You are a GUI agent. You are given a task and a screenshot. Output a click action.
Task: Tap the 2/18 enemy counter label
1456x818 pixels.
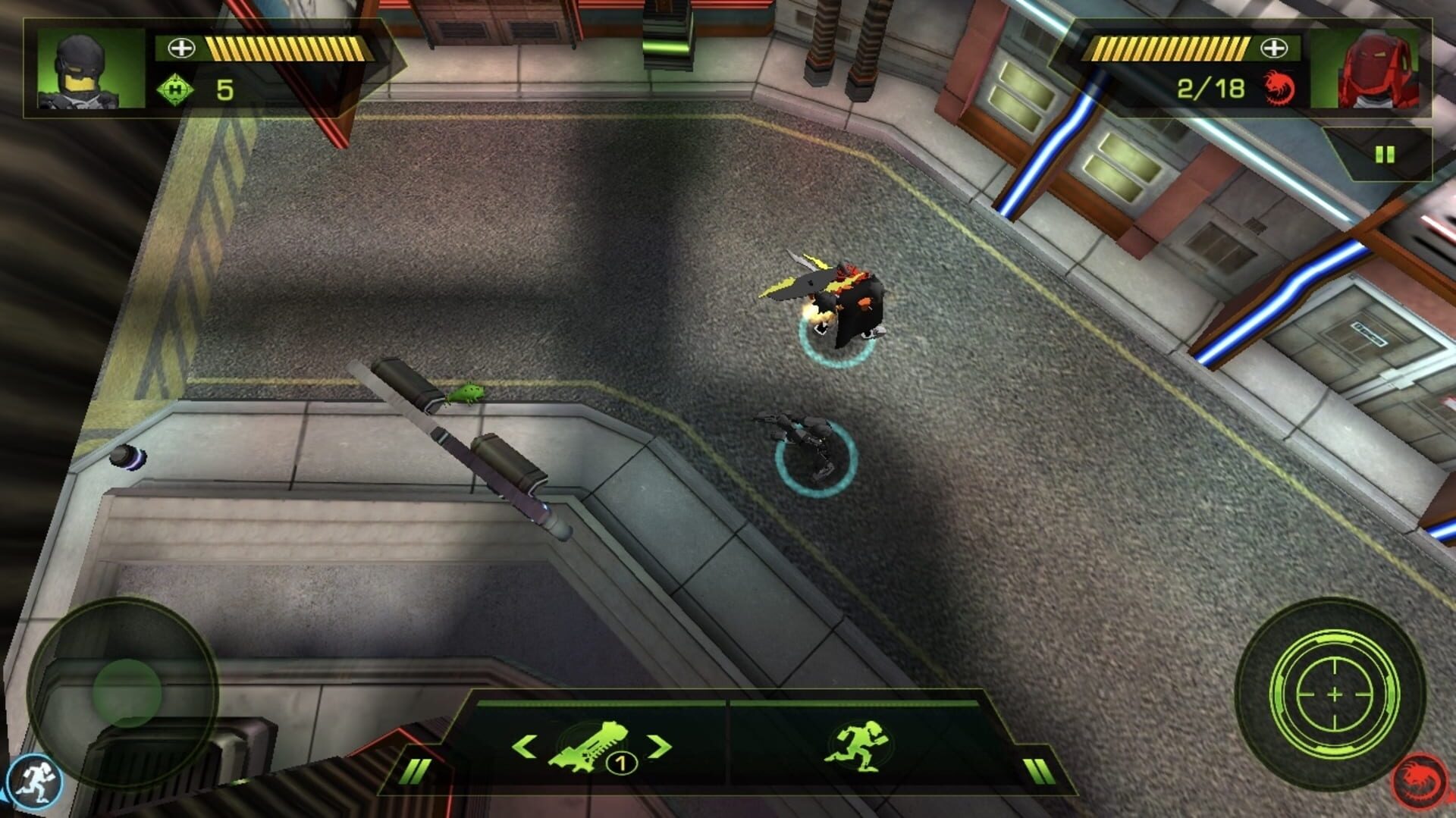click(x=1213, y=87)
